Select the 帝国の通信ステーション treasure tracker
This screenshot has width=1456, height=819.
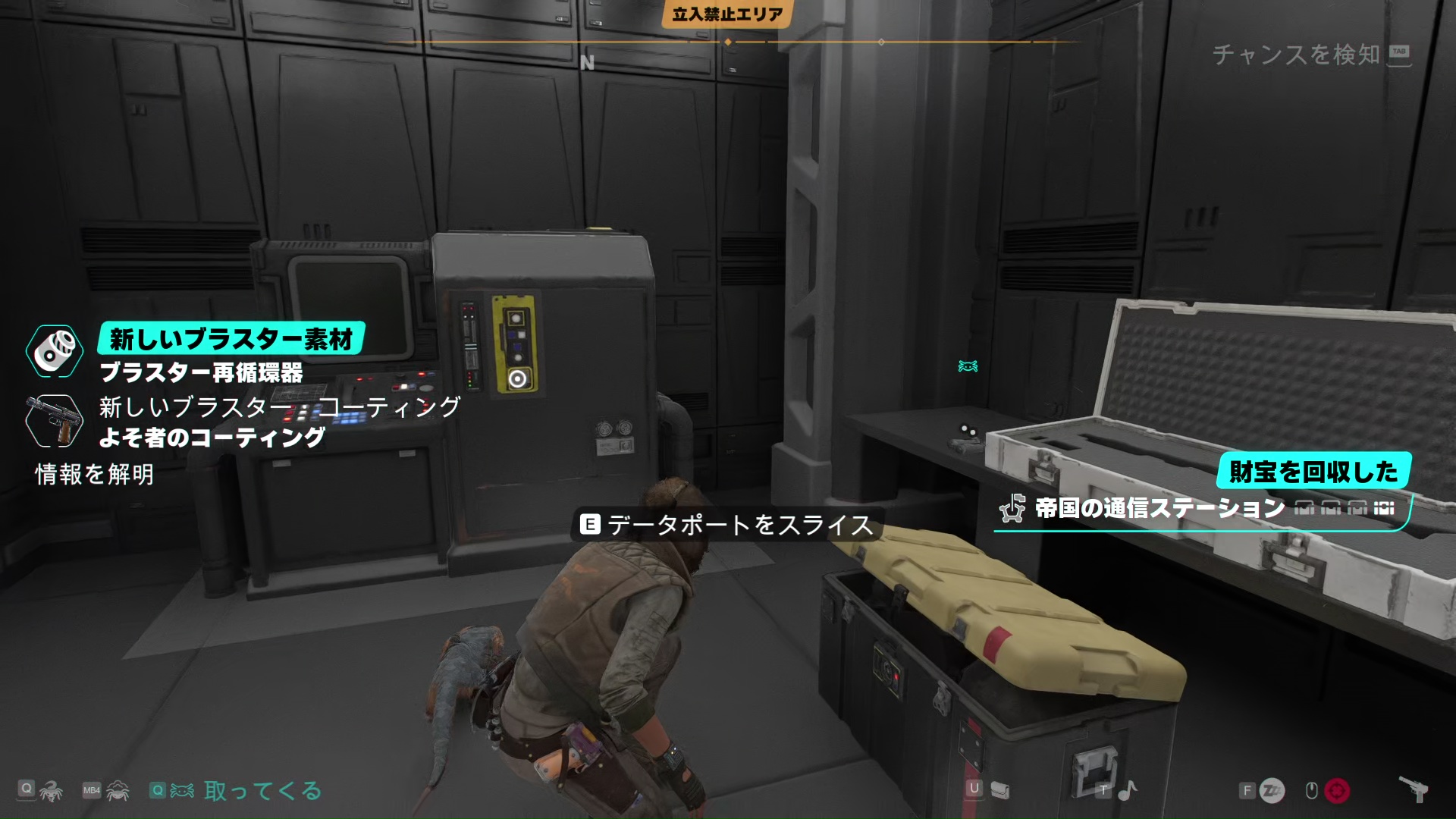[x=1159, y=508]
